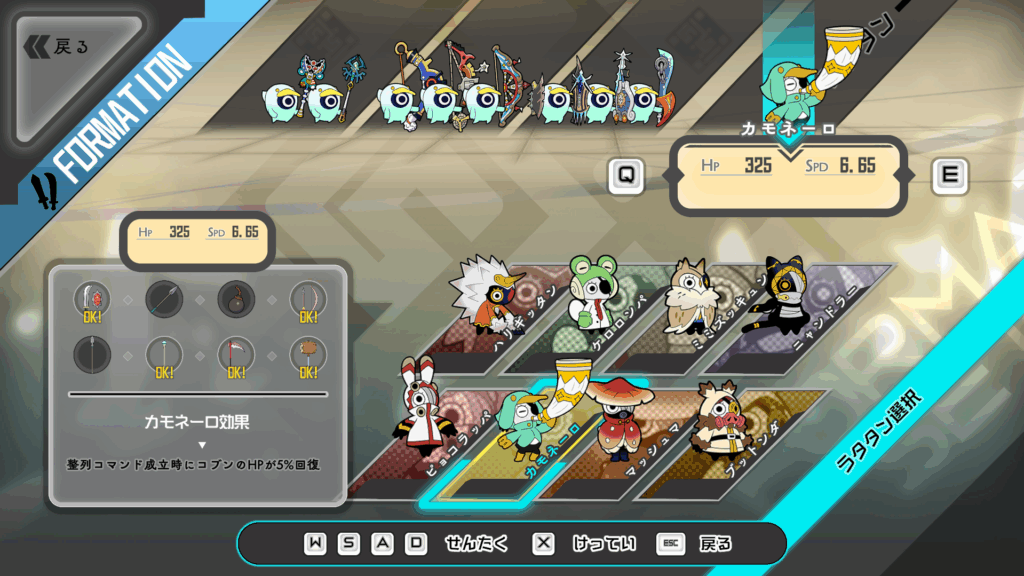Select the hammer weapon icon
This screenshot has width=1024, height=576.
(x=308, y=354)
